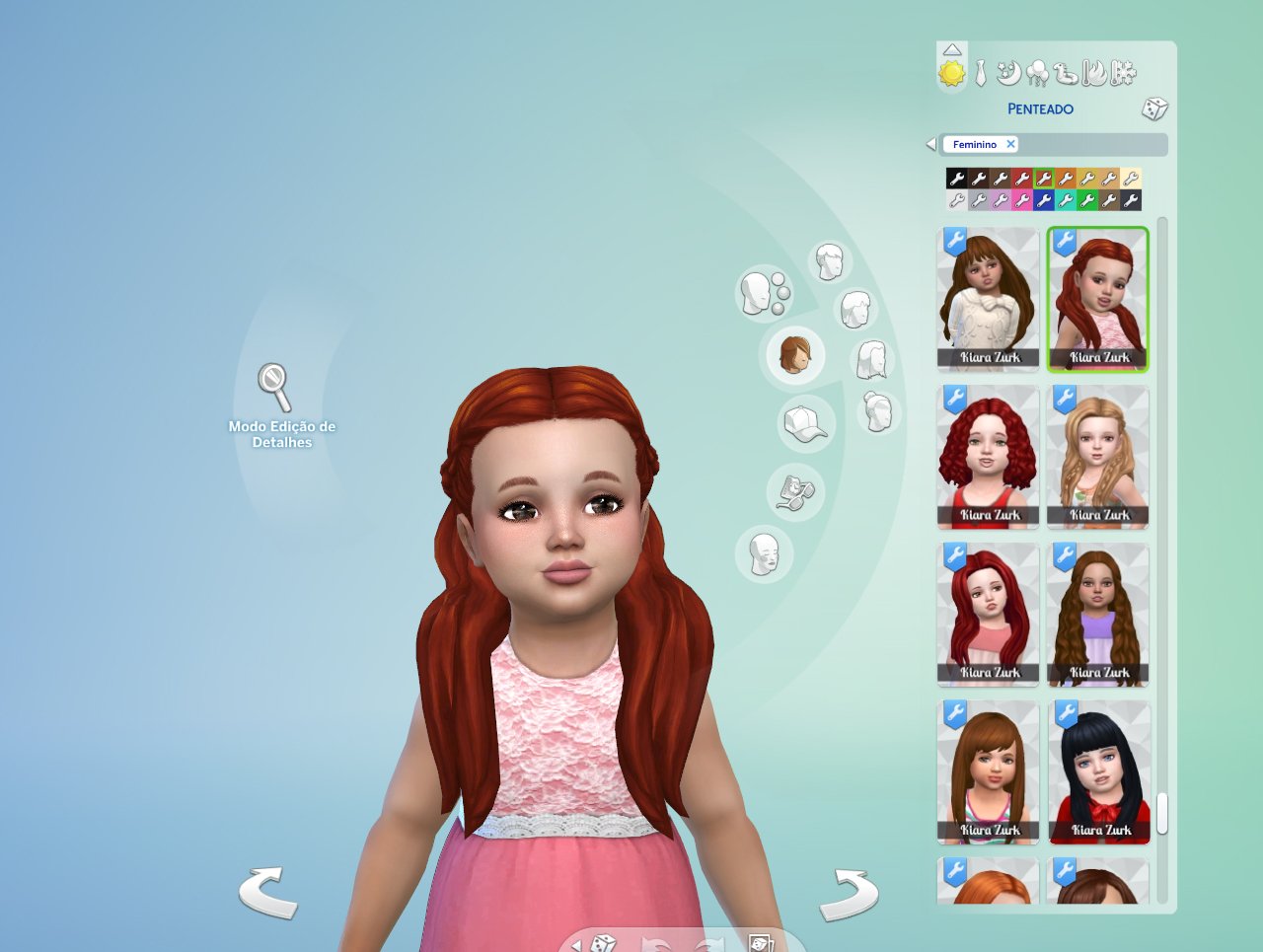Remove the Feminino filter tag
This screenshot has width=1263, height=952.
pos(1010,144)
